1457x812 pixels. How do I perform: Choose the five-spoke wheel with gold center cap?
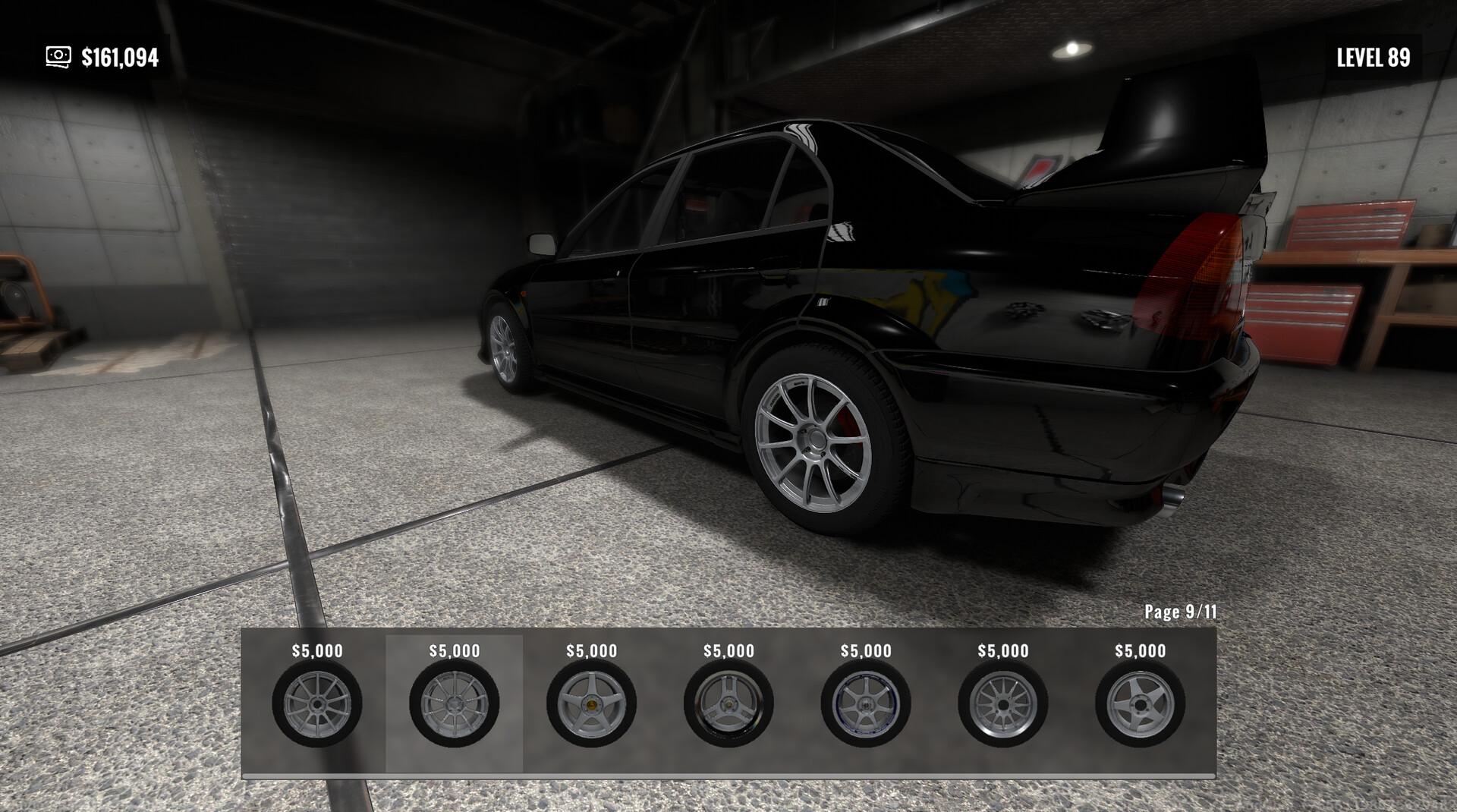(x=591, y=703)
